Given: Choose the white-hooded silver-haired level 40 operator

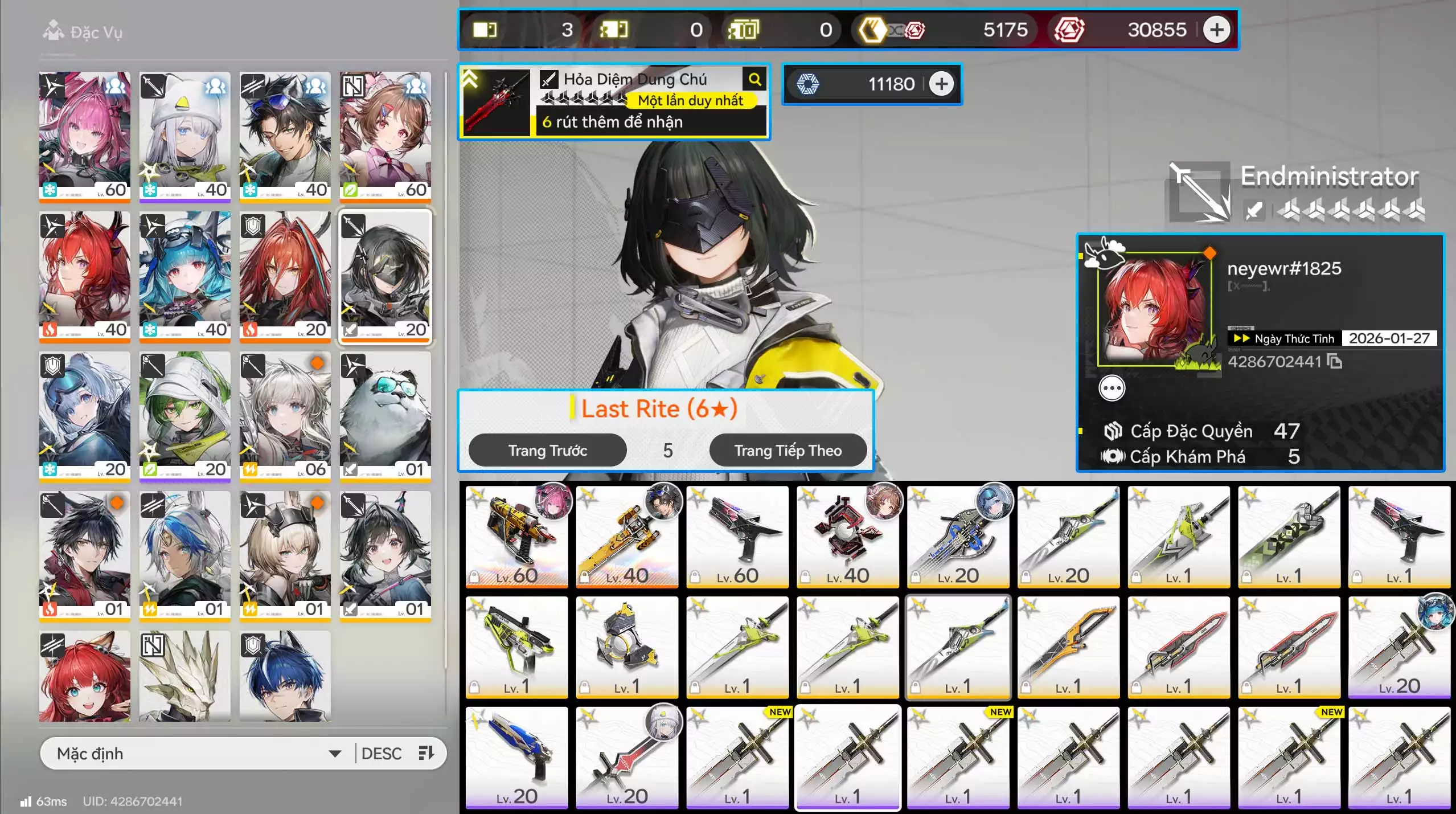Looking at the screenshot, I should tap(184, 137).
